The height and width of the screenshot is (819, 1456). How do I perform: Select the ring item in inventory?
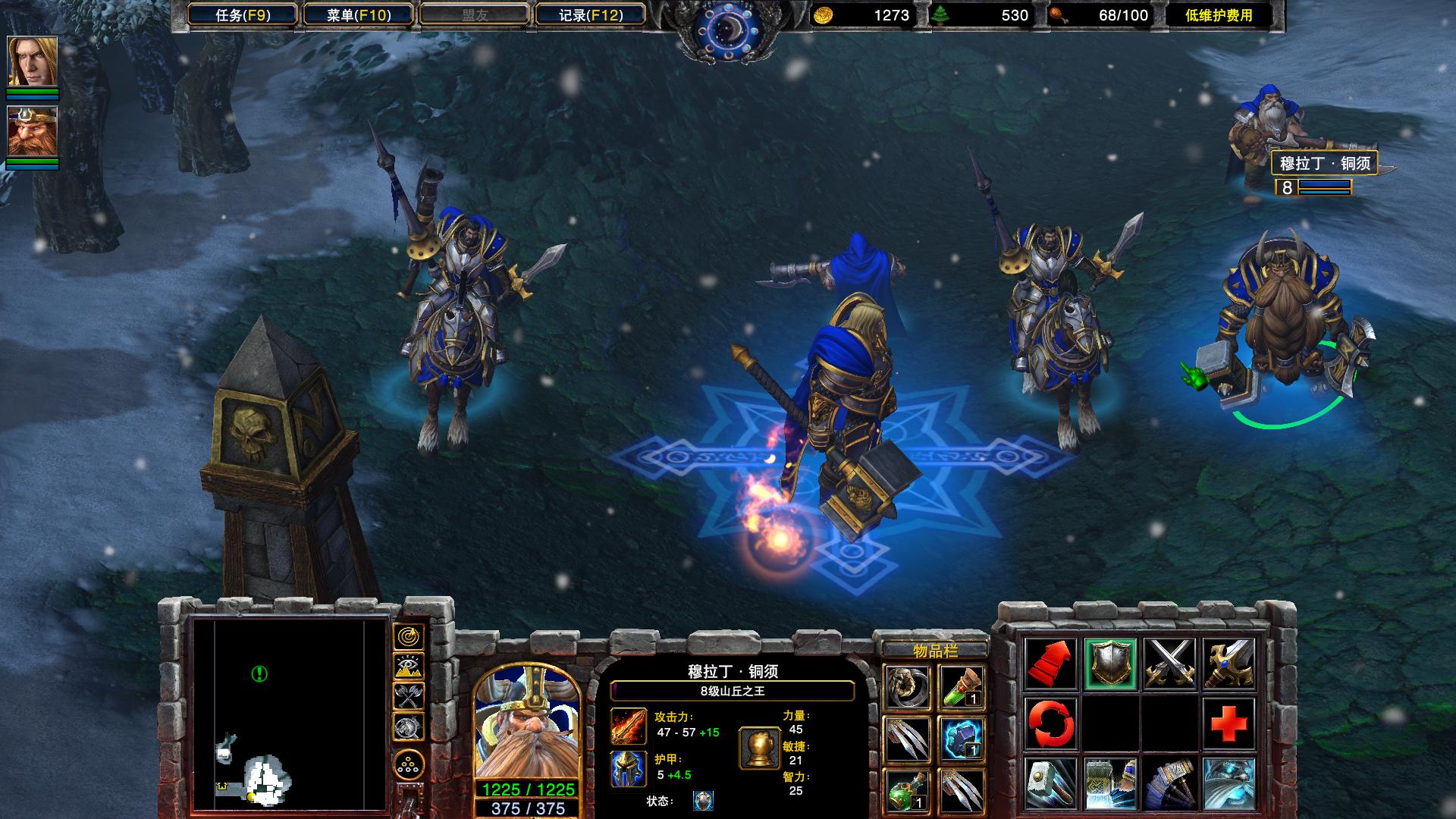pyautogui.click(x=908, y=688)
